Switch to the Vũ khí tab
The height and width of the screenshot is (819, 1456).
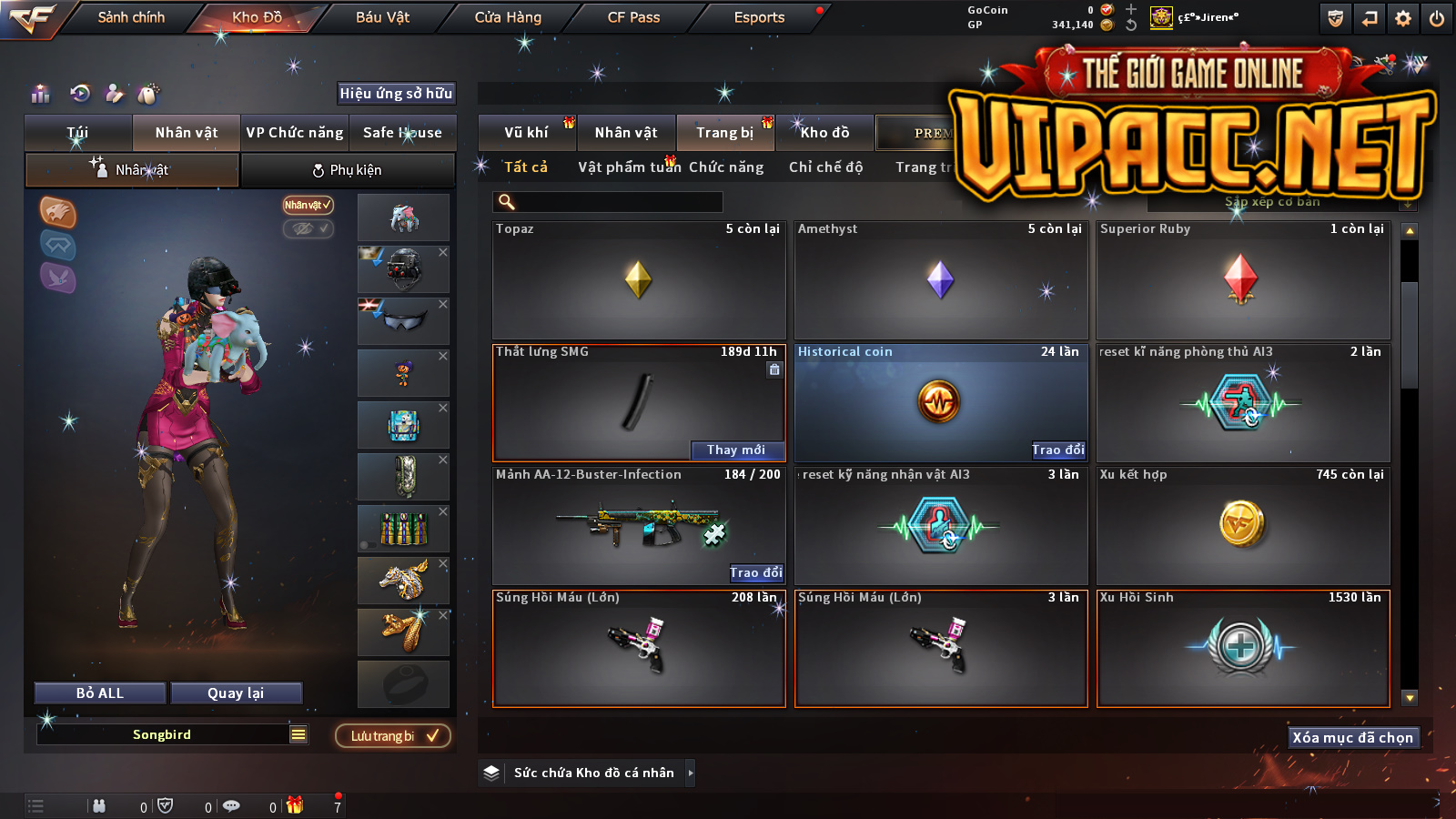point(526,133)
